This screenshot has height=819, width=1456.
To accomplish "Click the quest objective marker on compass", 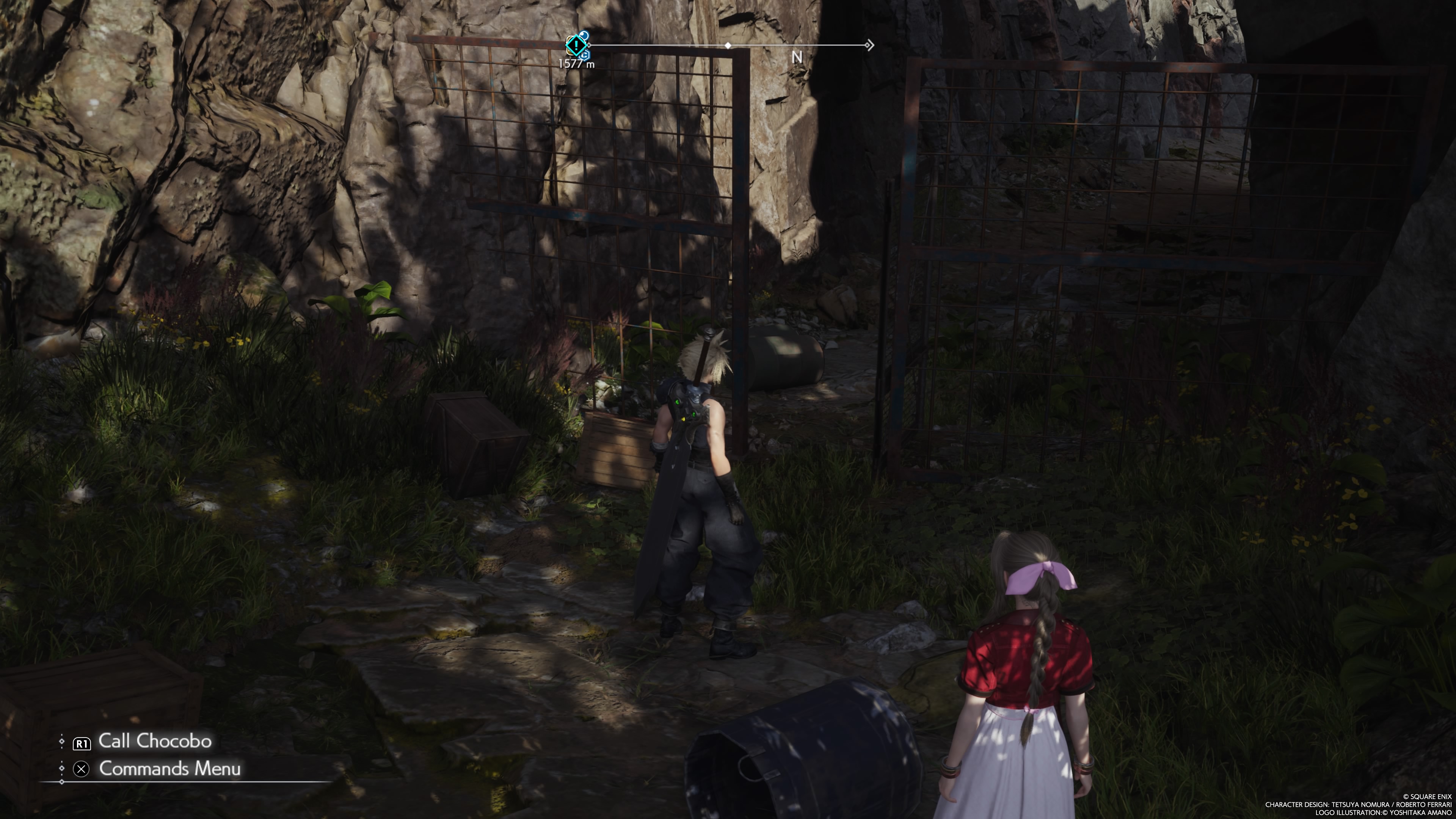I will coord(576,45).
